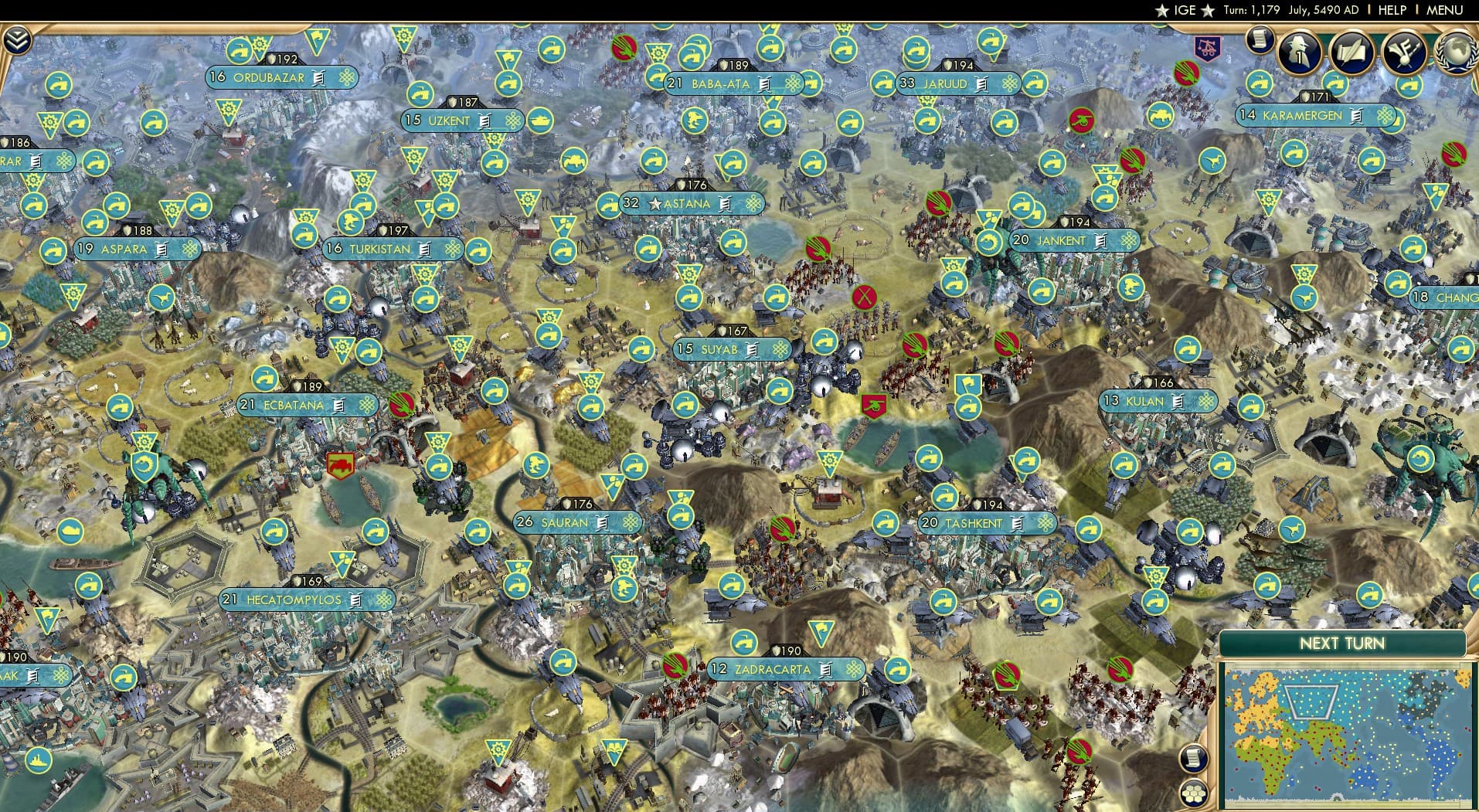Select the Tashkent city name label
1479x812 pixels.
click(x=975, y=523)
